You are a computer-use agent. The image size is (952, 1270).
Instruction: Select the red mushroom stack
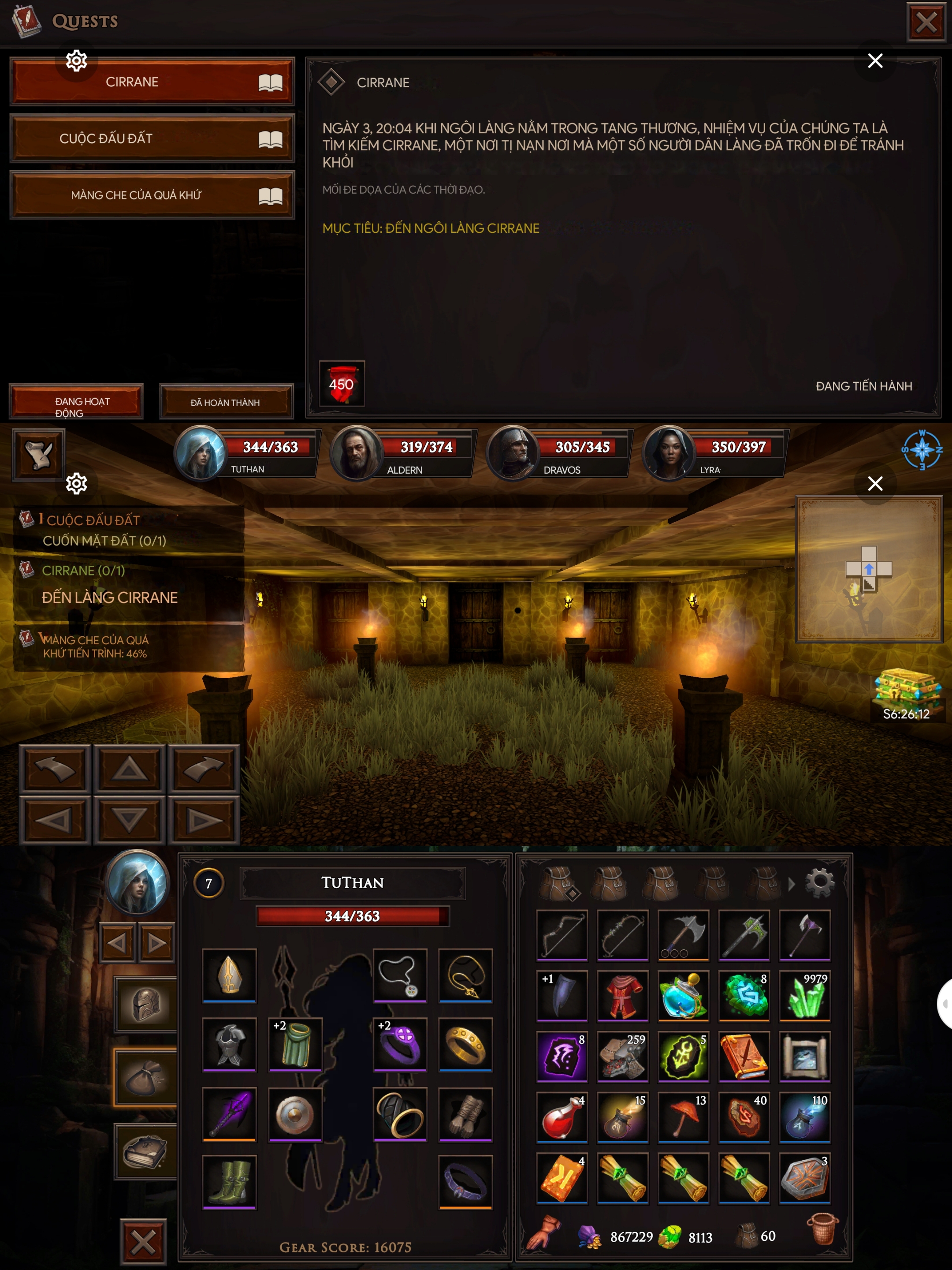tap(683, 1117)
